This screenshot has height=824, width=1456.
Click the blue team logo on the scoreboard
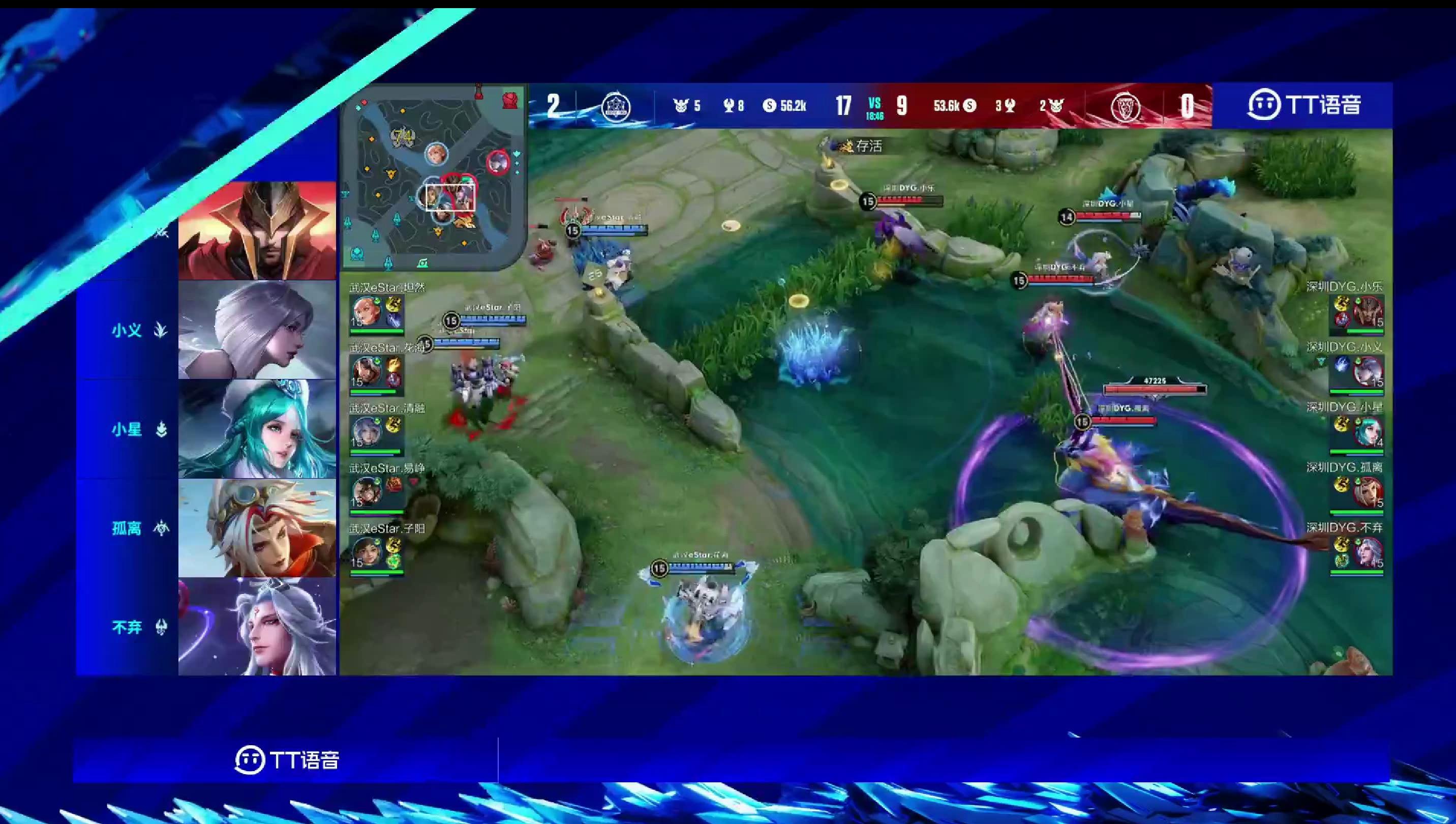(x=616, y=106)
